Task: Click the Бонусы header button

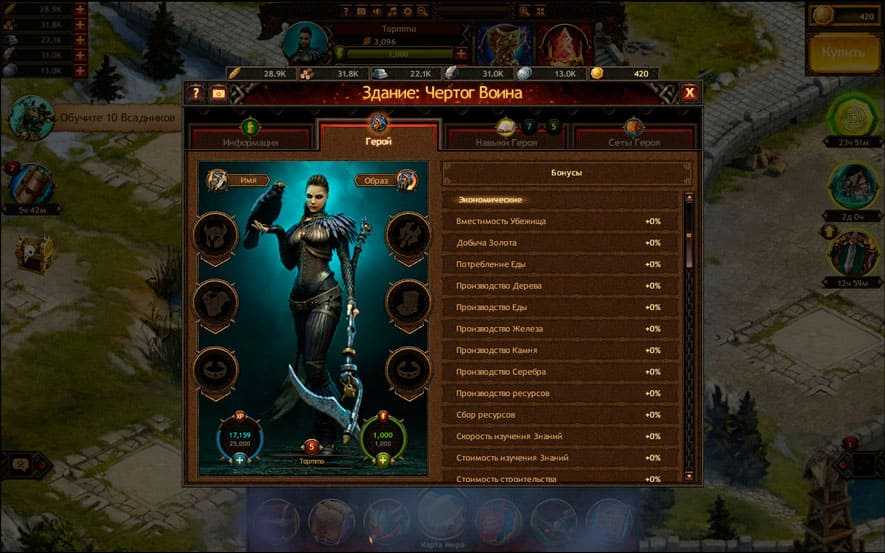Action: tap(566, 173)
